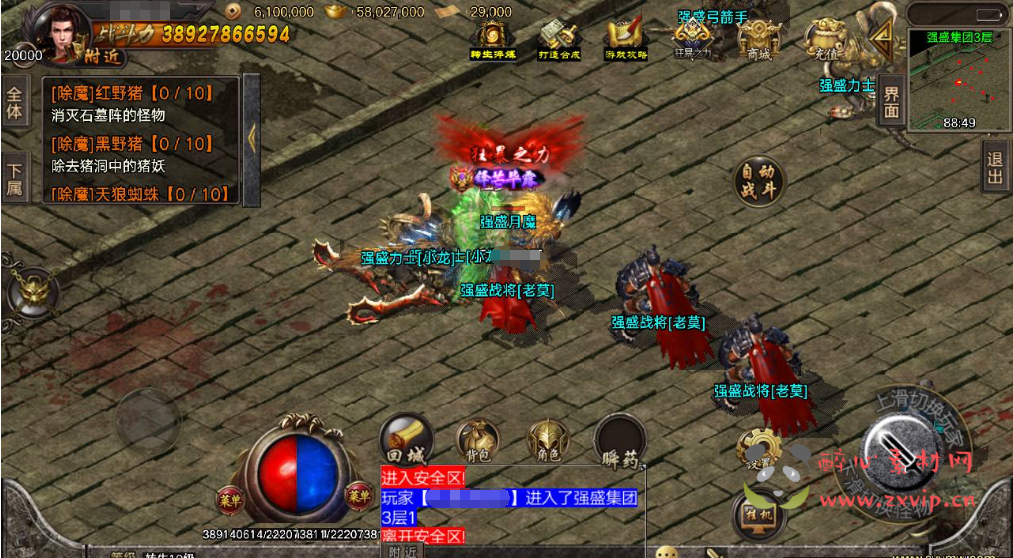Switch to the 全体 tab
Viewport: 1013px width, 558px height.
[x=14, y=102]
